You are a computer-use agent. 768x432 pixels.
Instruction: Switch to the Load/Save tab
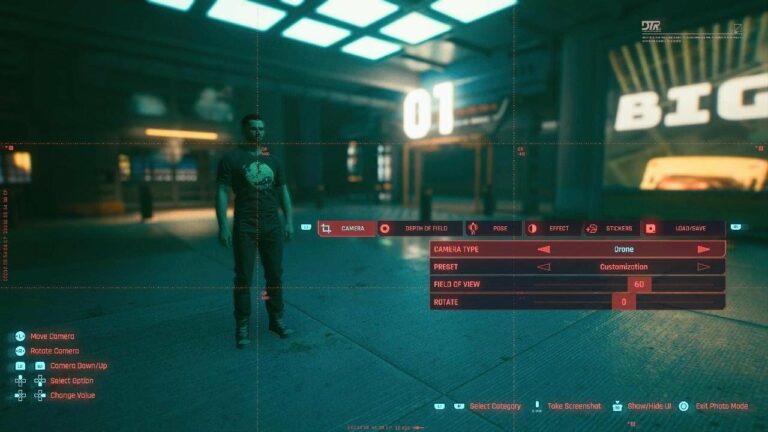click(x=683, y=228)
